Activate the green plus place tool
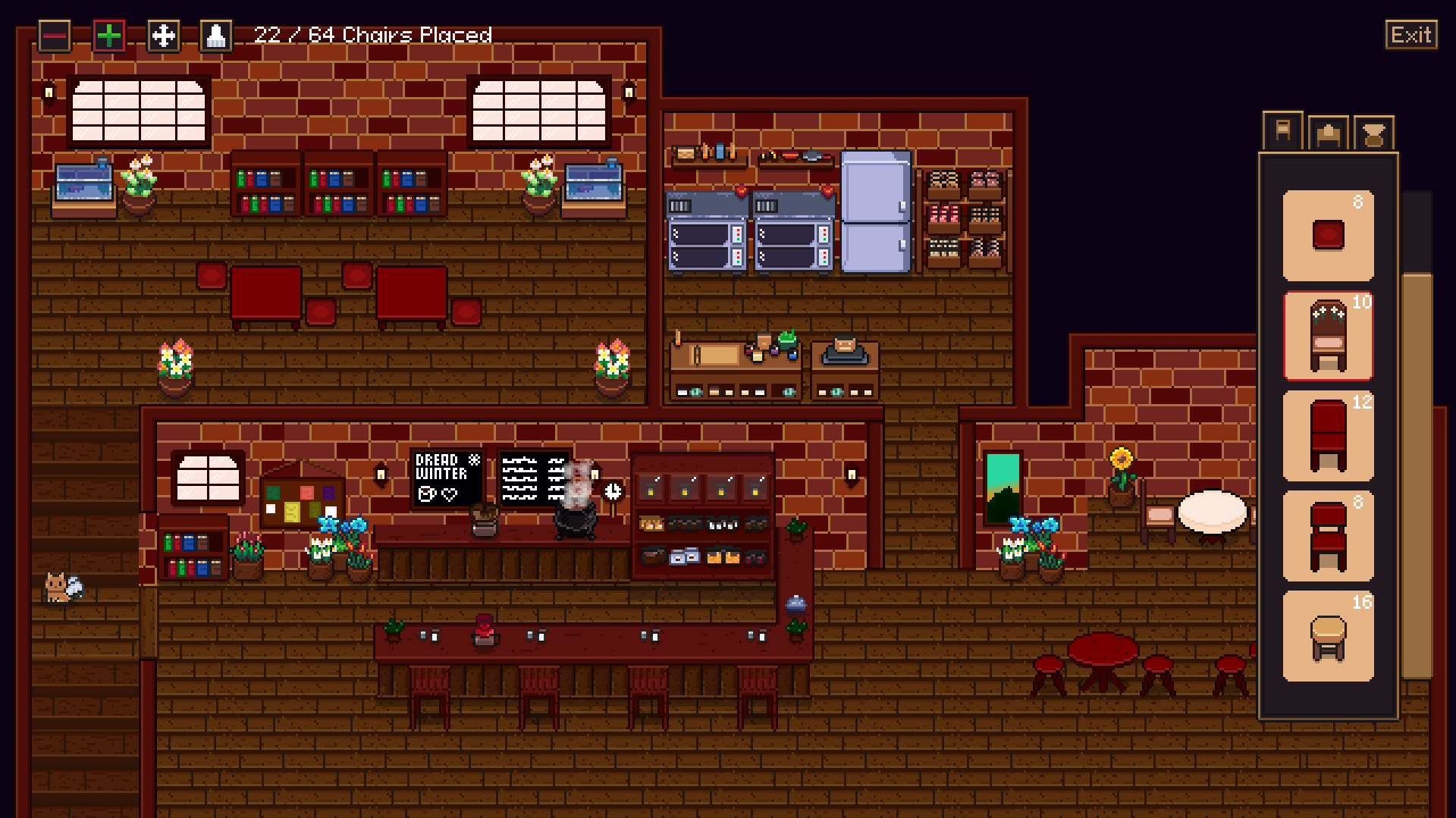The width and height of the screenshot is (1456, 818). click(109, 36)
